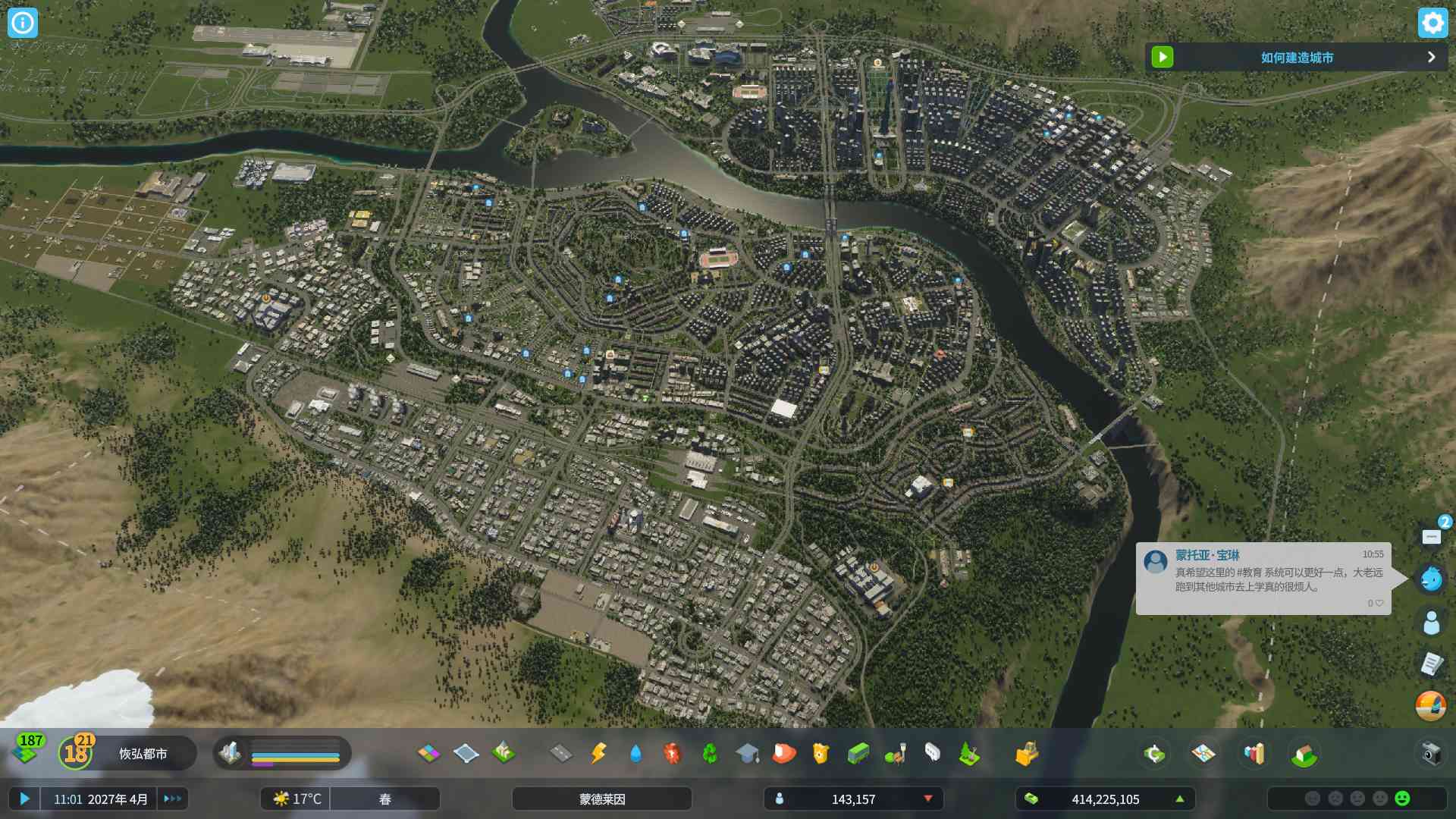Change the simulation speed arrows

(x=172, y=799)
